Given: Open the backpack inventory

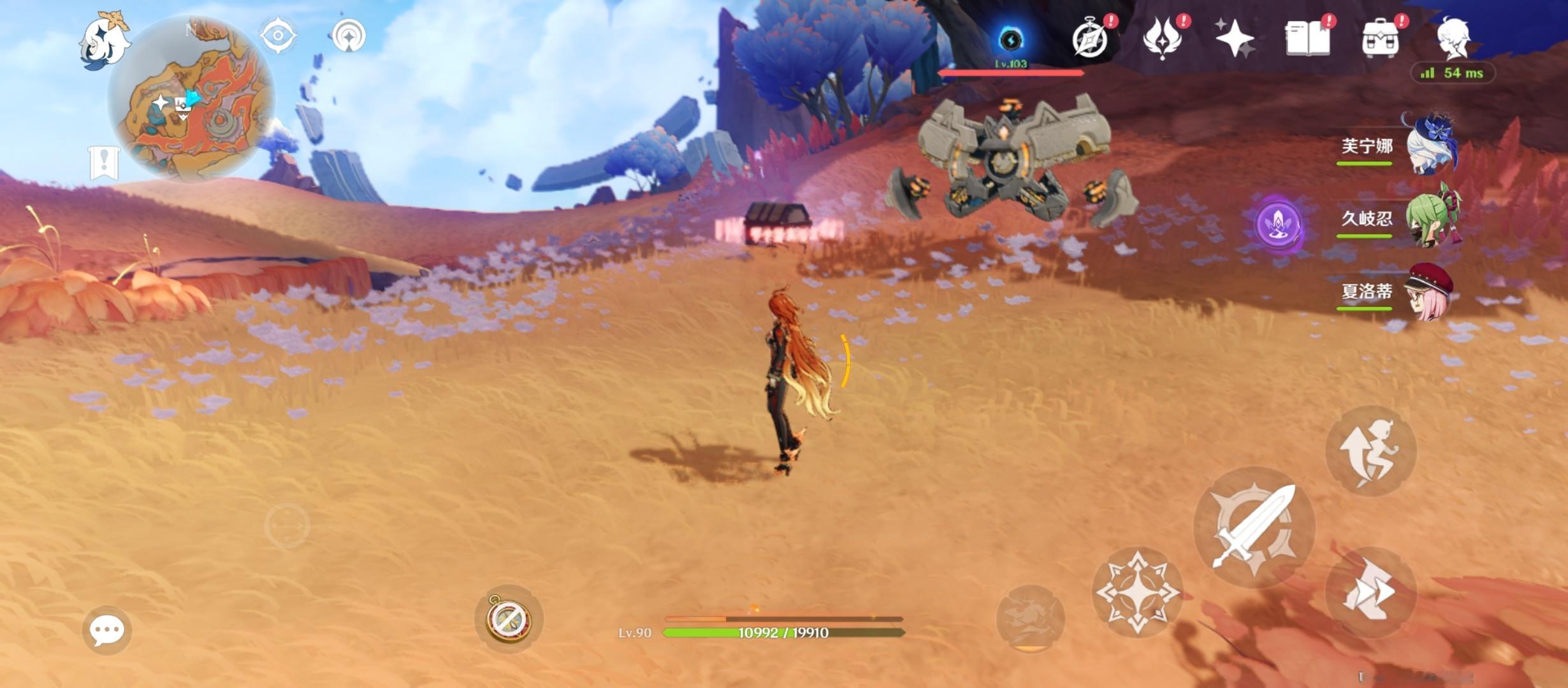Looking at the screenshot, I should point(1381,38).
